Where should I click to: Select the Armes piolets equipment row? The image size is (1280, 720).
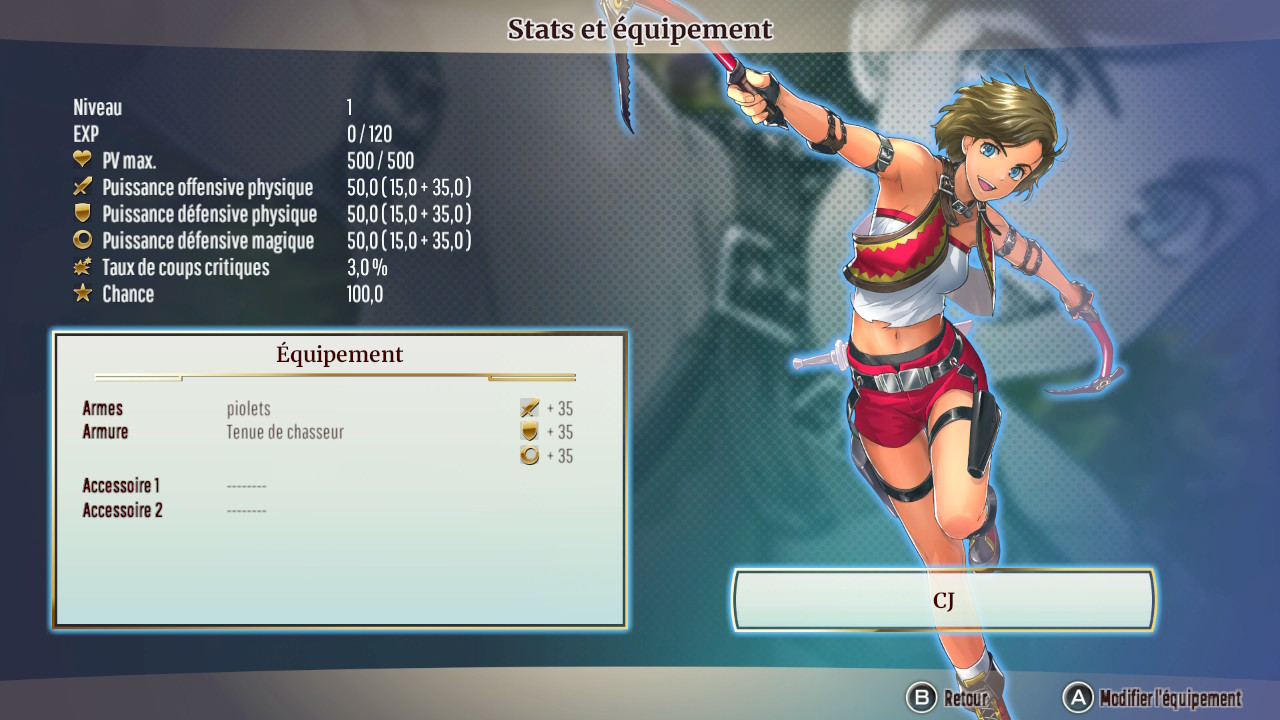pyautogui.click(x=248, y=408)
